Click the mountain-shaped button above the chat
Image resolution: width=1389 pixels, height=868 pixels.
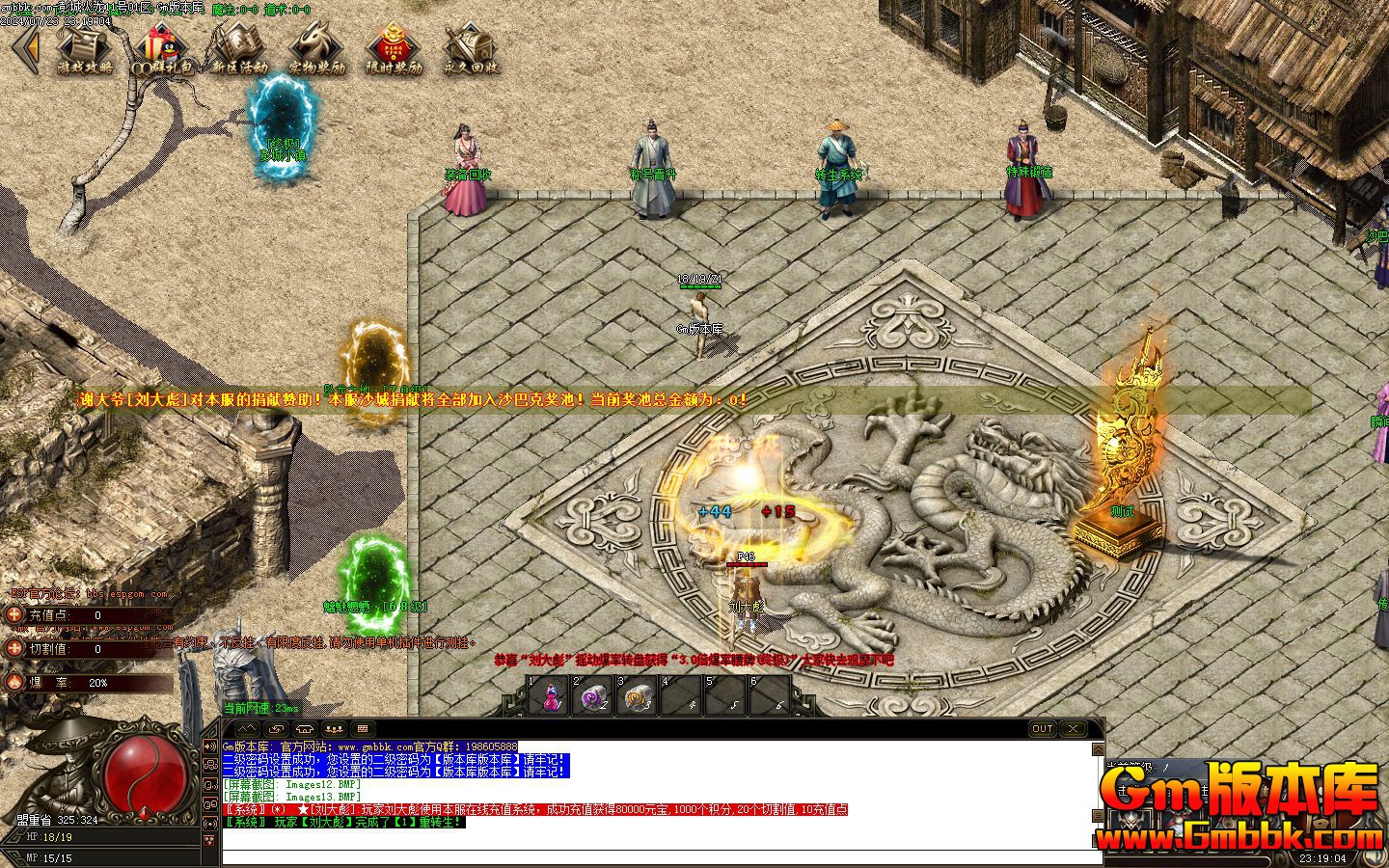click(x=248, y=729)
